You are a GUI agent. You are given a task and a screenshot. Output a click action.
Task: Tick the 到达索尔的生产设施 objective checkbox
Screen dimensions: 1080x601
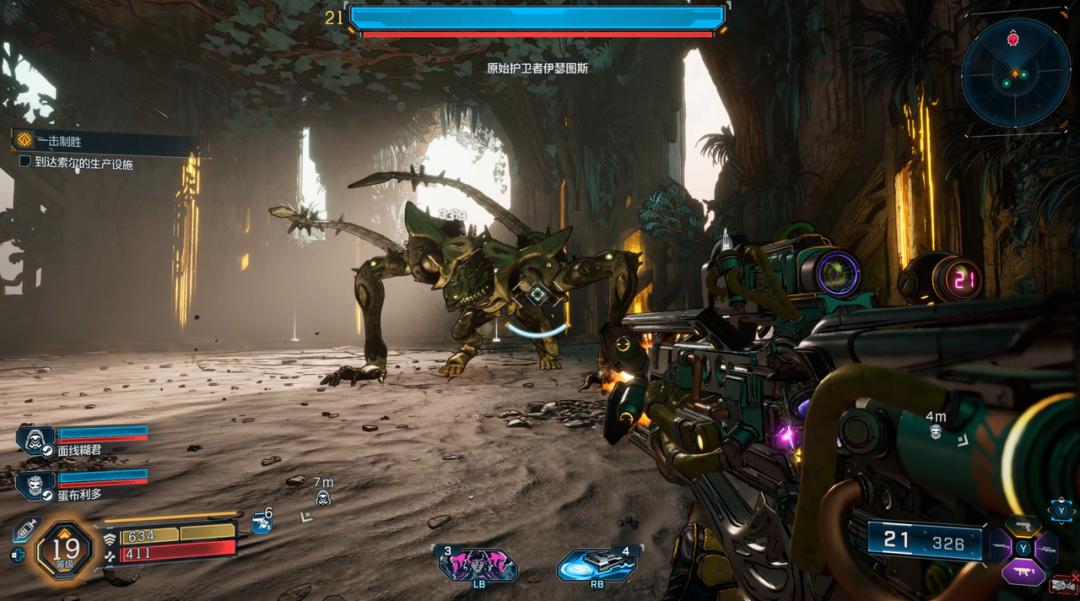25,161
